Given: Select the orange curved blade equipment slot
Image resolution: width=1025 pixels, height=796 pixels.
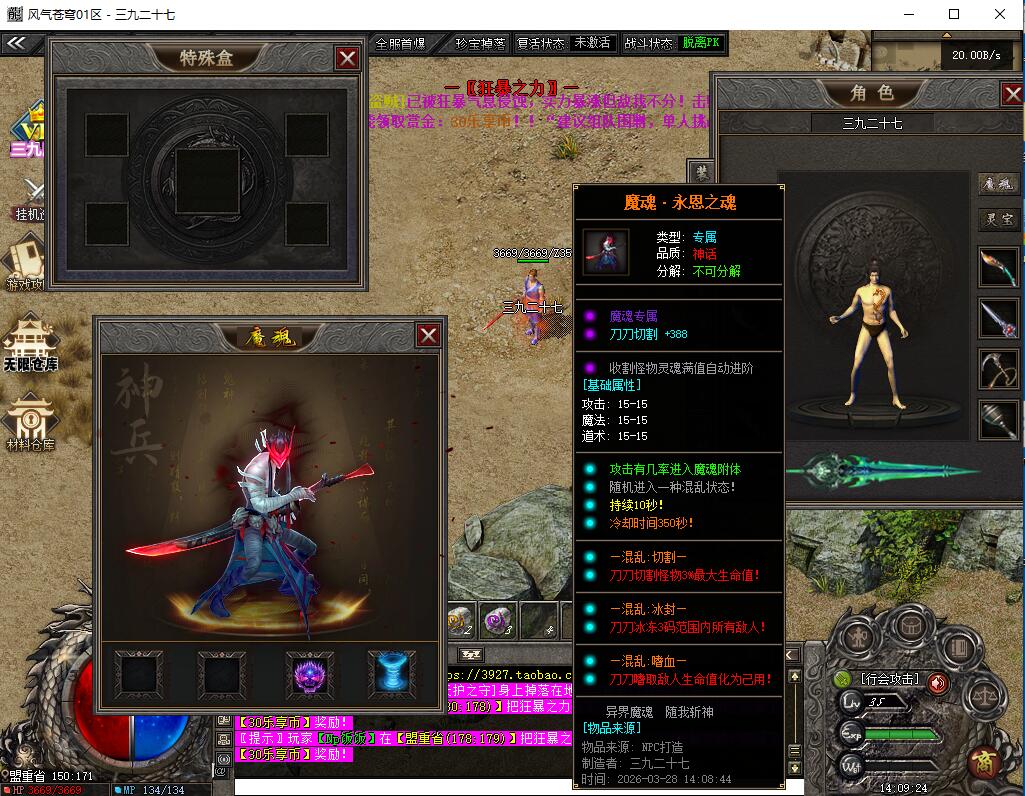Looking at the screenshot, I should [998, 267].
